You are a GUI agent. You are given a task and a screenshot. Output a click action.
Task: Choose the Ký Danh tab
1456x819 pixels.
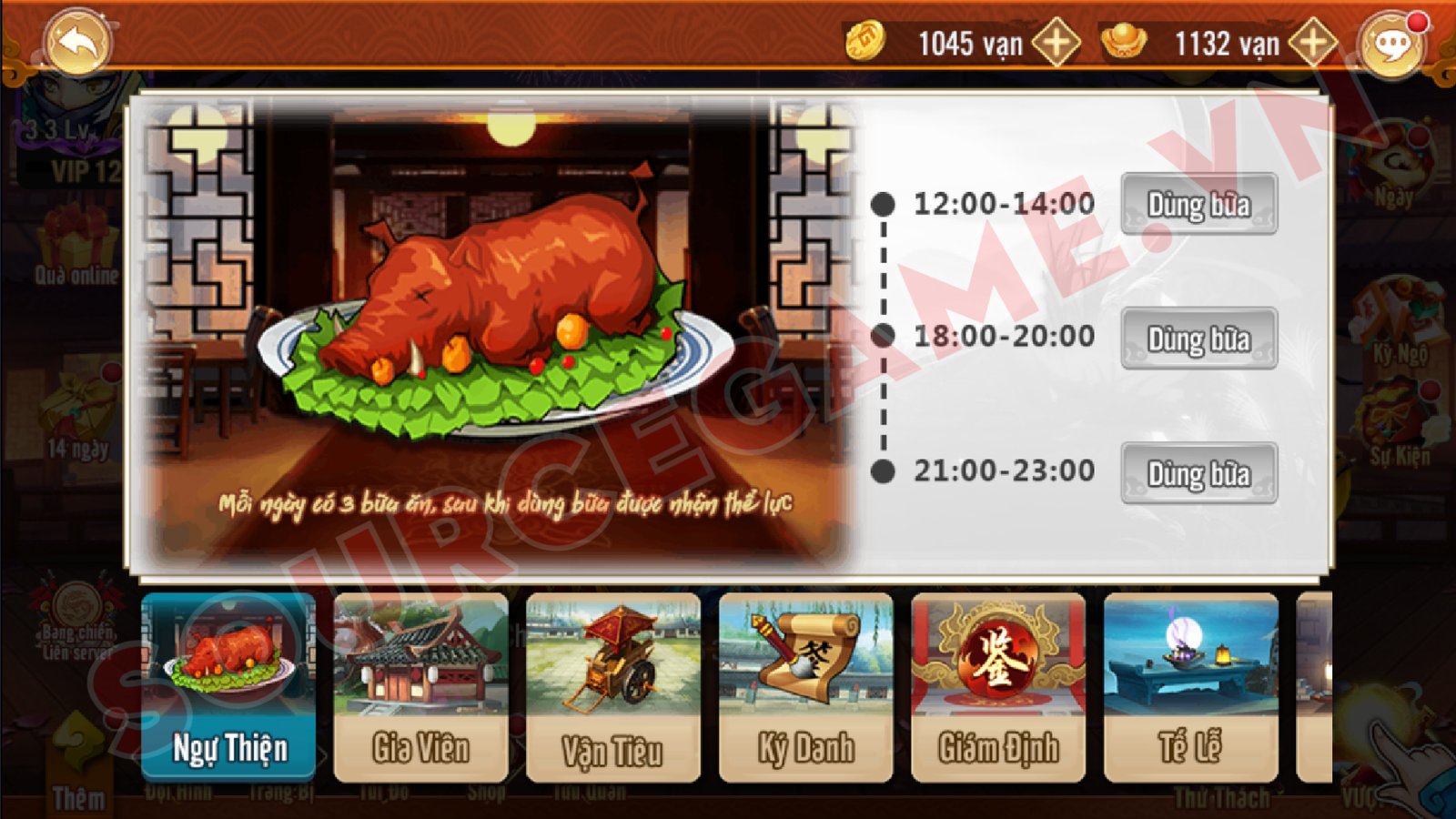805,687
